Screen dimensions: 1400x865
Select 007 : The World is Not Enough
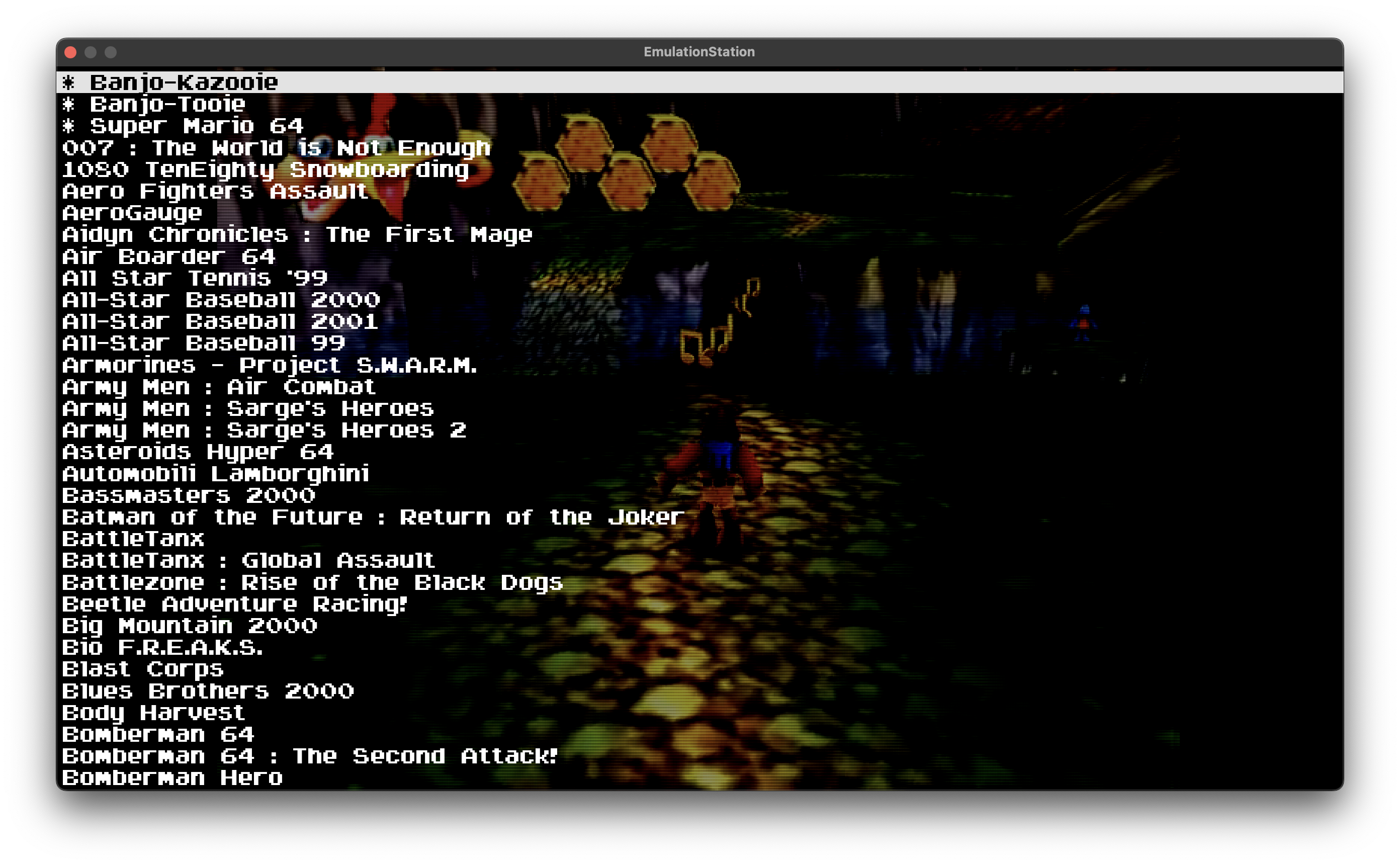tap(275, 148)
